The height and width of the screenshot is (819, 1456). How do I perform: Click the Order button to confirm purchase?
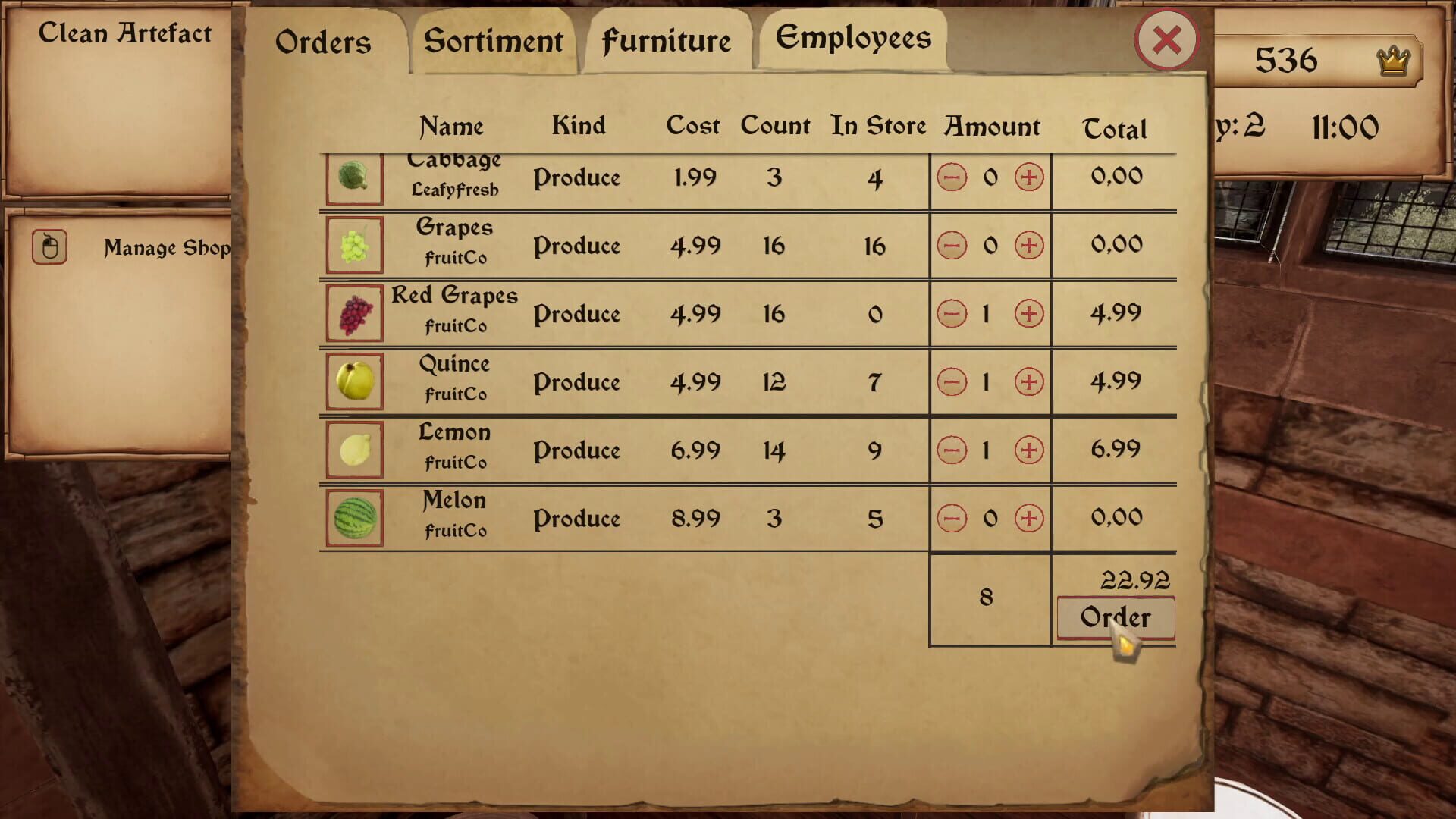[1115, 617]
